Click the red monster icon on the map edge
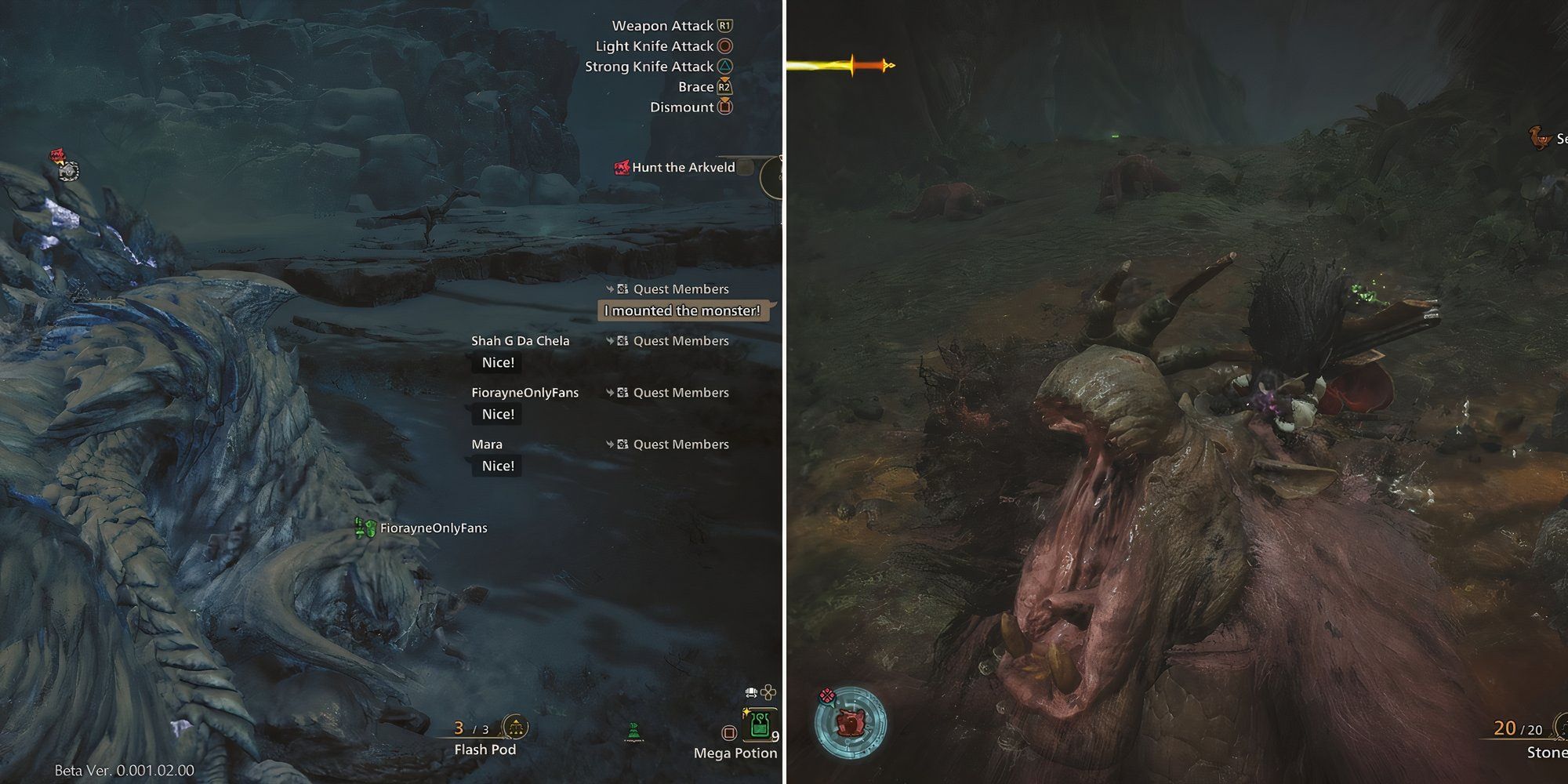 point(55,154)
